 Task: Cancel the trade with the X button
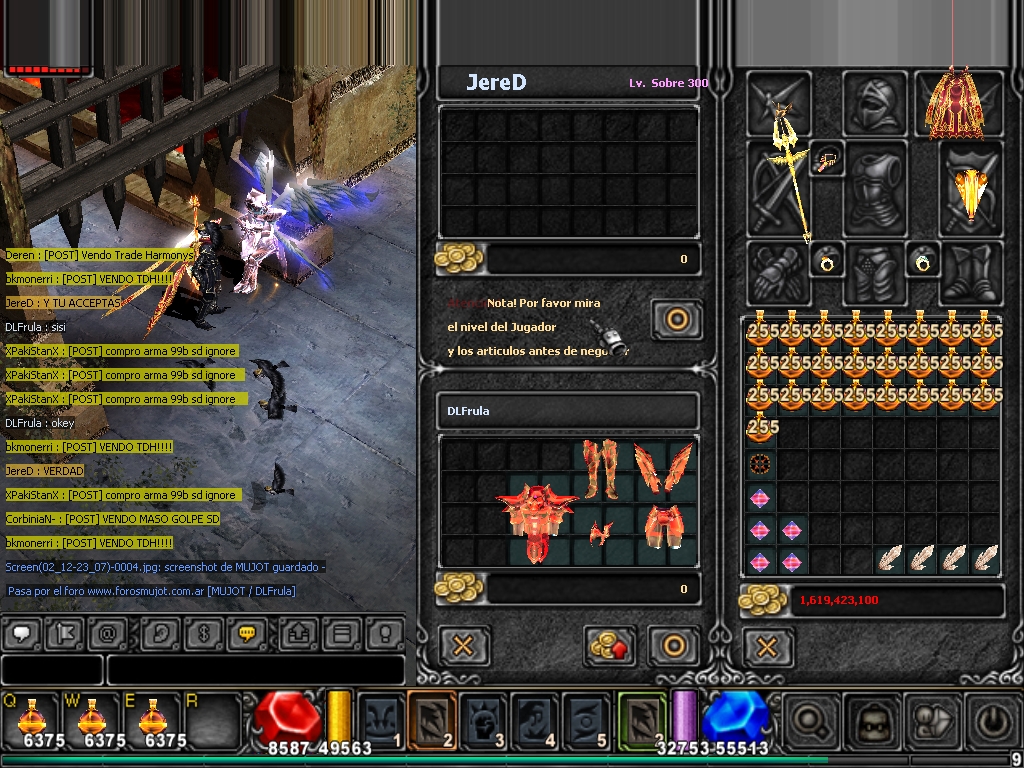464,646
